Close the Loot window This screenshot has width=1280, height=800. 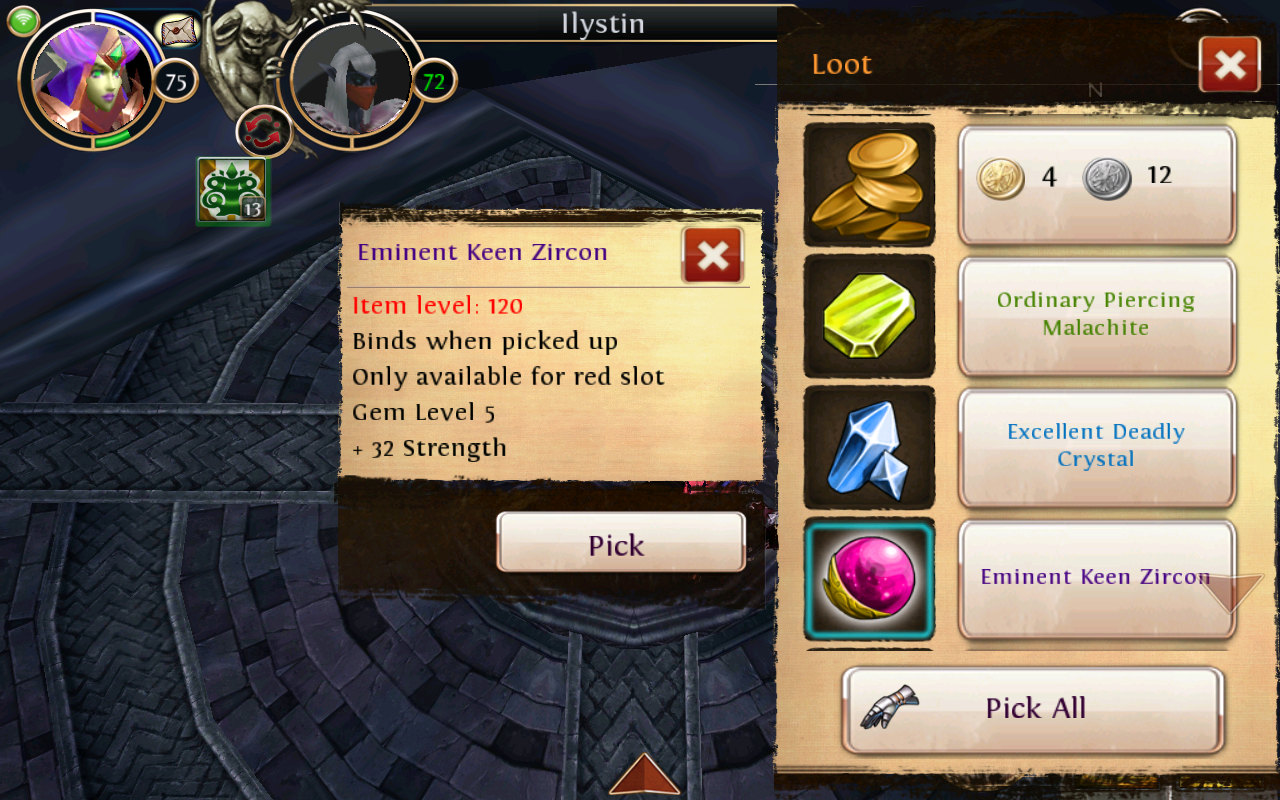[x=1229, y=65]
